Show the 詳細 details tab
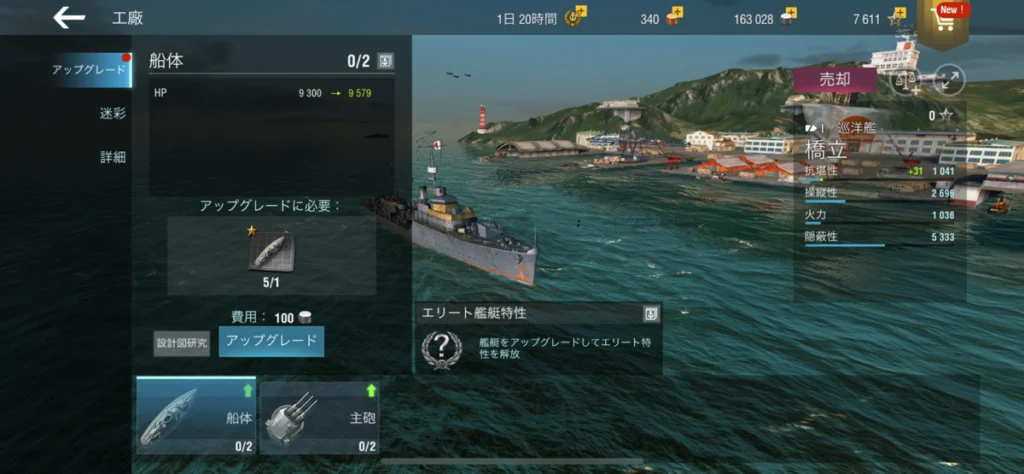 pos(112,157)
